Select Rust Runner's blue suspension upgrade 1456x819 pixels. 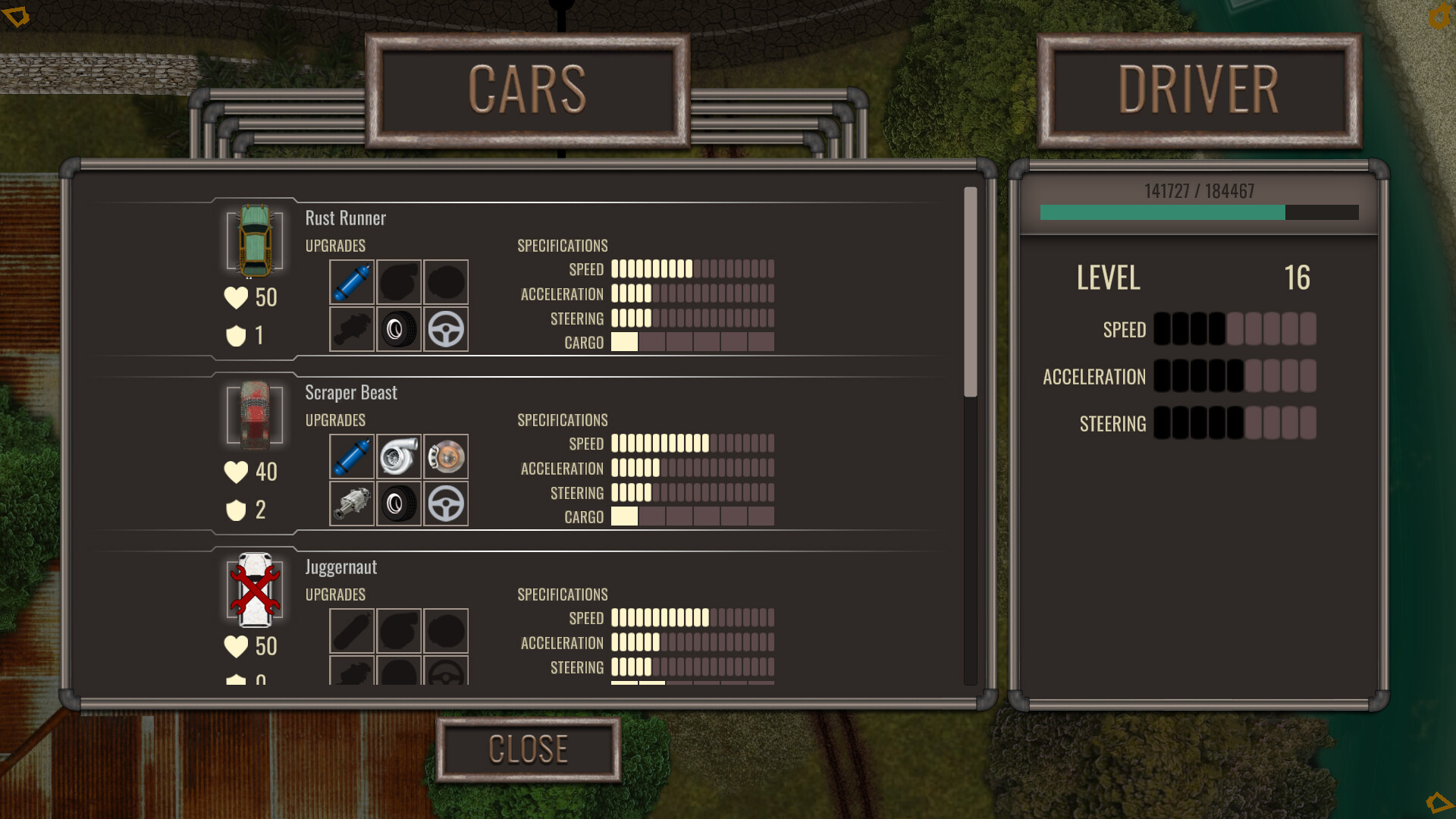pyautogui.click(x=351, y=282)
